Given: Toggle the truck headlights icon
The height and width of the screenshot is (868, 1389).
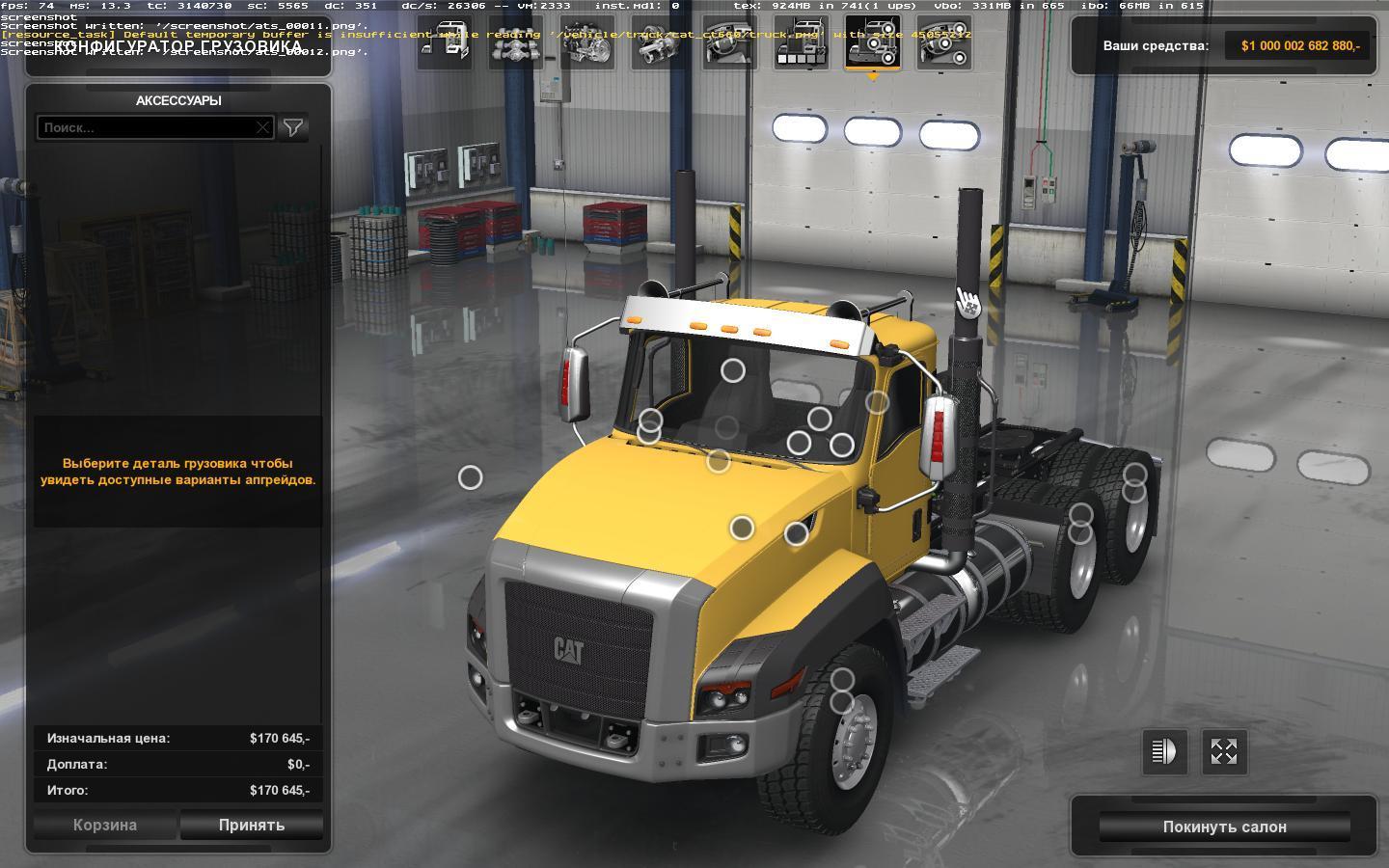Looking at the screenshot, I should [x=1164, y=751].
